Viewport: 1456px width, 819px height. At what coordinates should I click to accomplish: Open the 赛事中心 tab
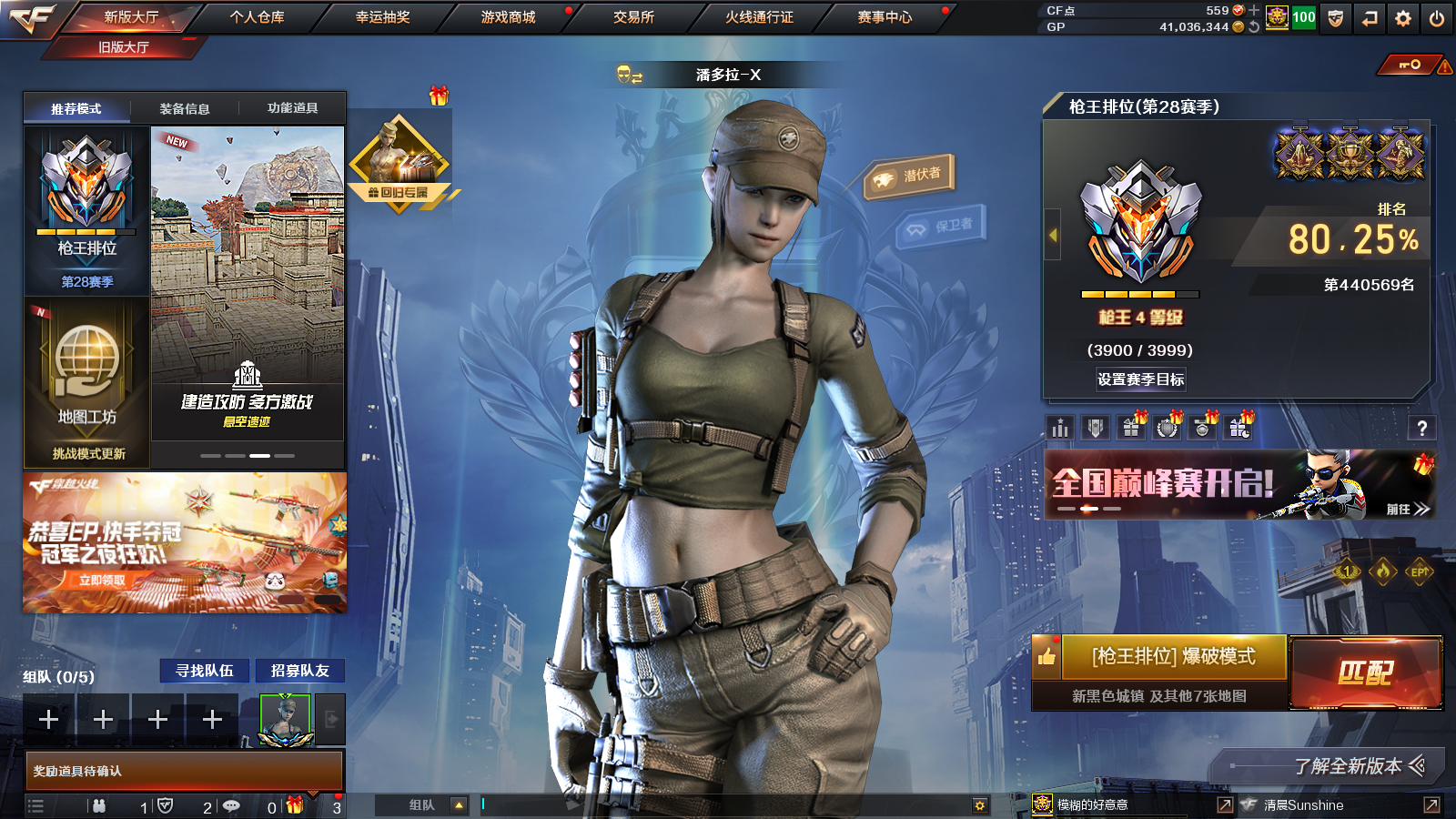pyautogui.click(x=885, y=17)
